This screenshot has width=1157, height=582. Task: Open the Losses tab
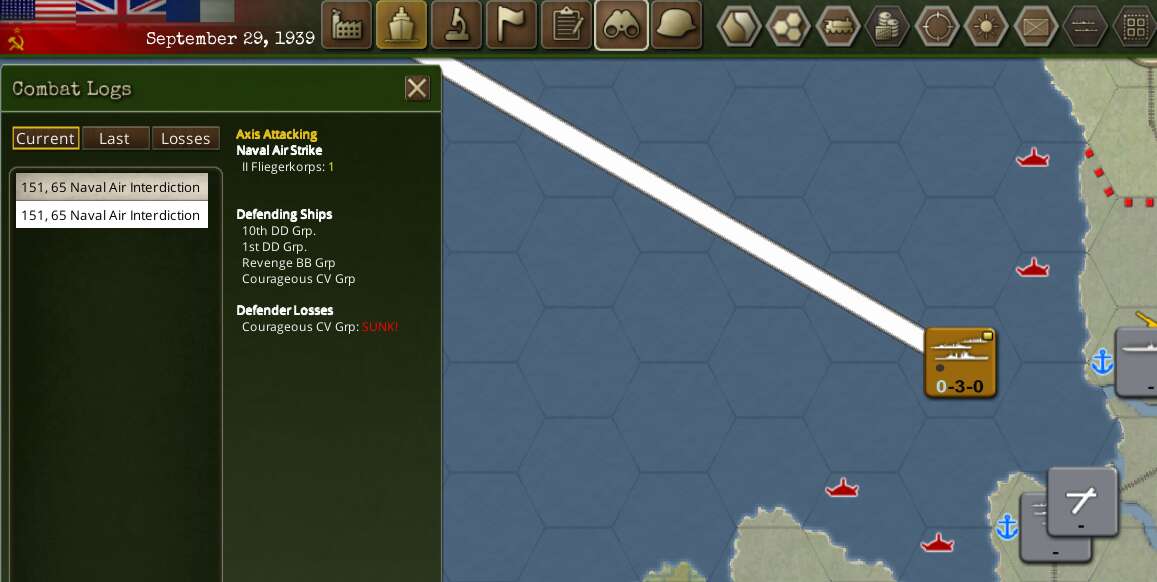(x=186, y=138)
